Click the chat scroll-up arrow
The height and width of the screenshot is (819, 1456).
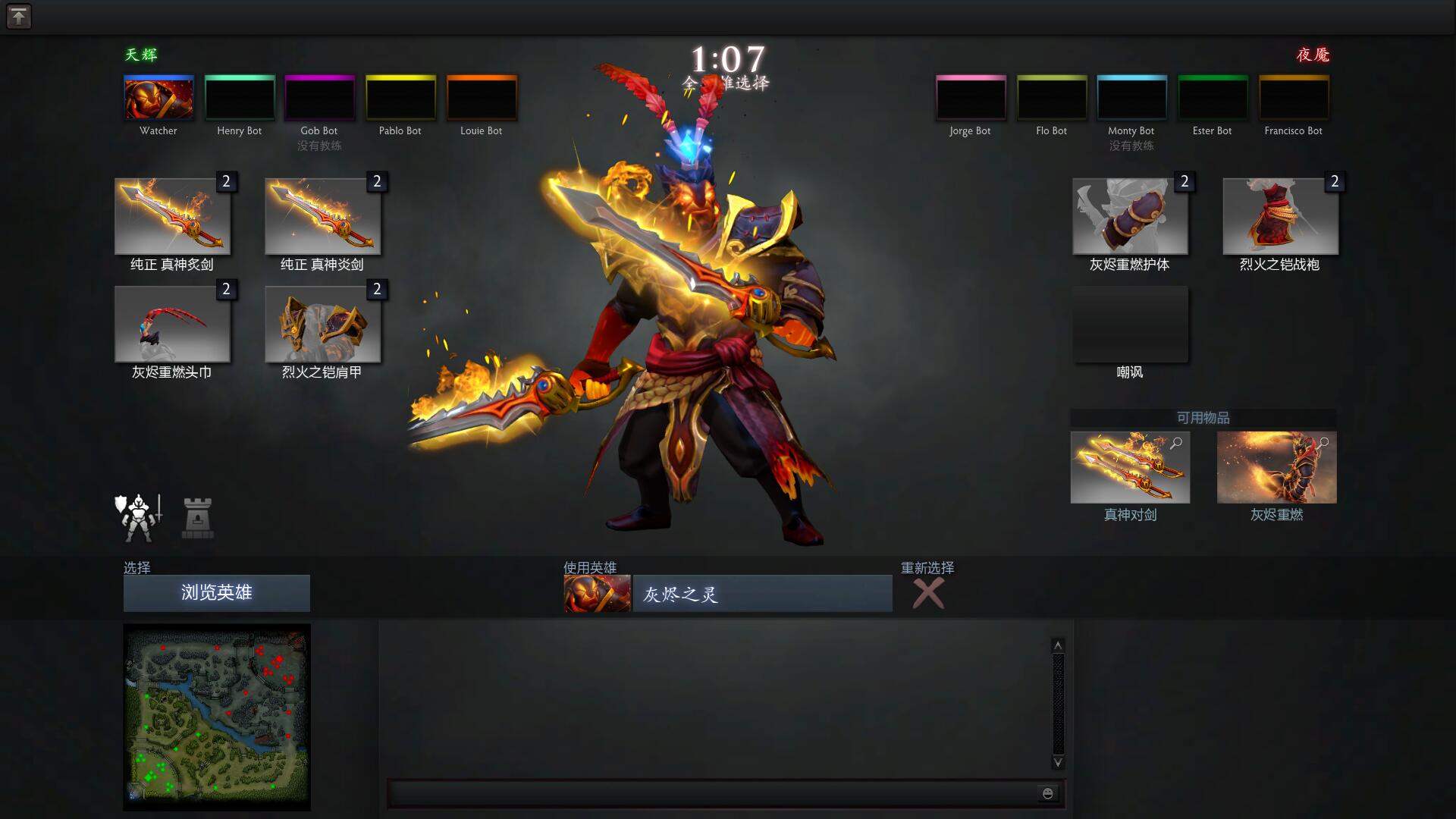[x=1058, y=645]
